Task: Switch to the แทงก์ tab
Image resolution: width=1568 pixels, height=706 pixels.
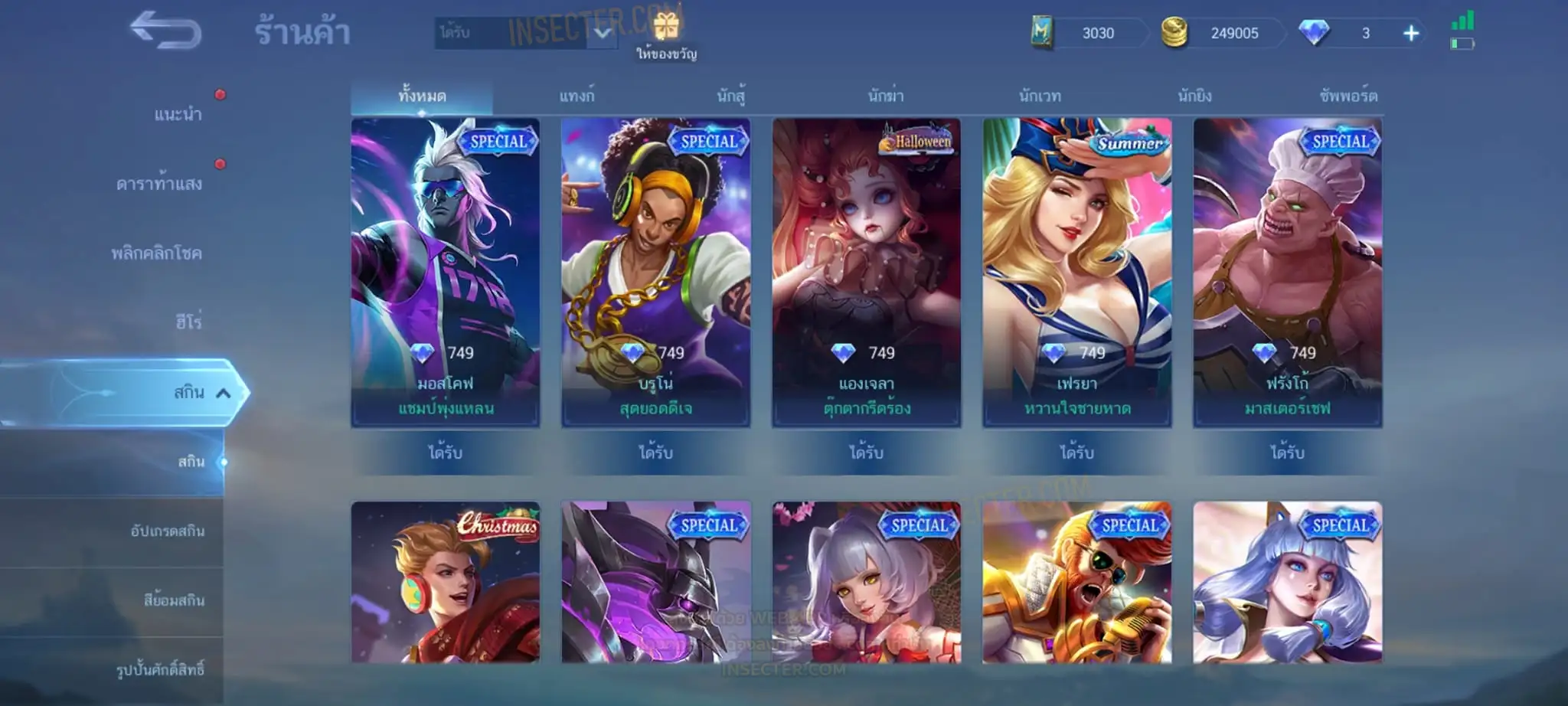Action: coord(577,96)
